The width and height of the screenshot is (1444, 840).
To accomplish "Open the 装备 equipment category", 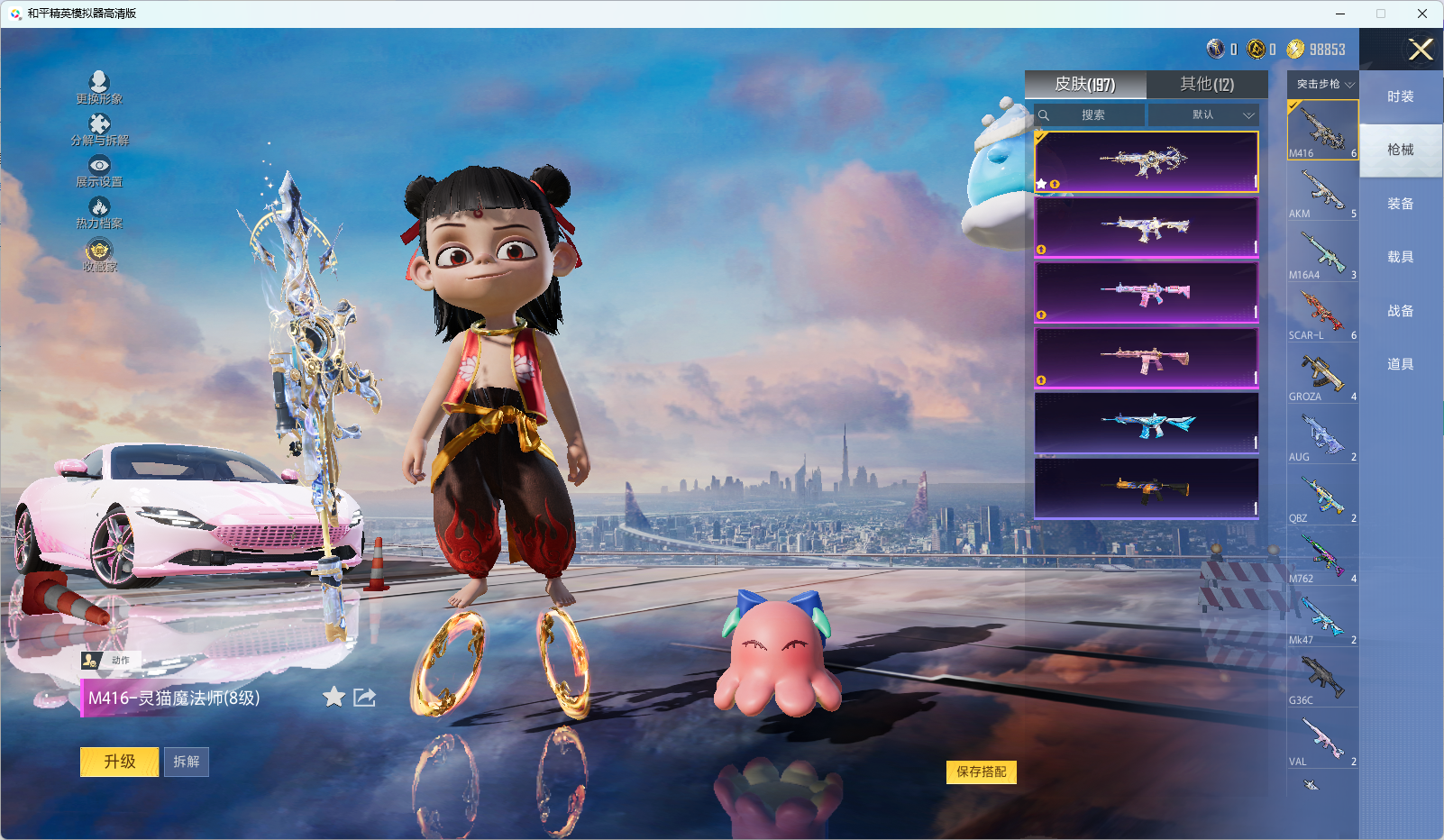I will pos(1400,204).
